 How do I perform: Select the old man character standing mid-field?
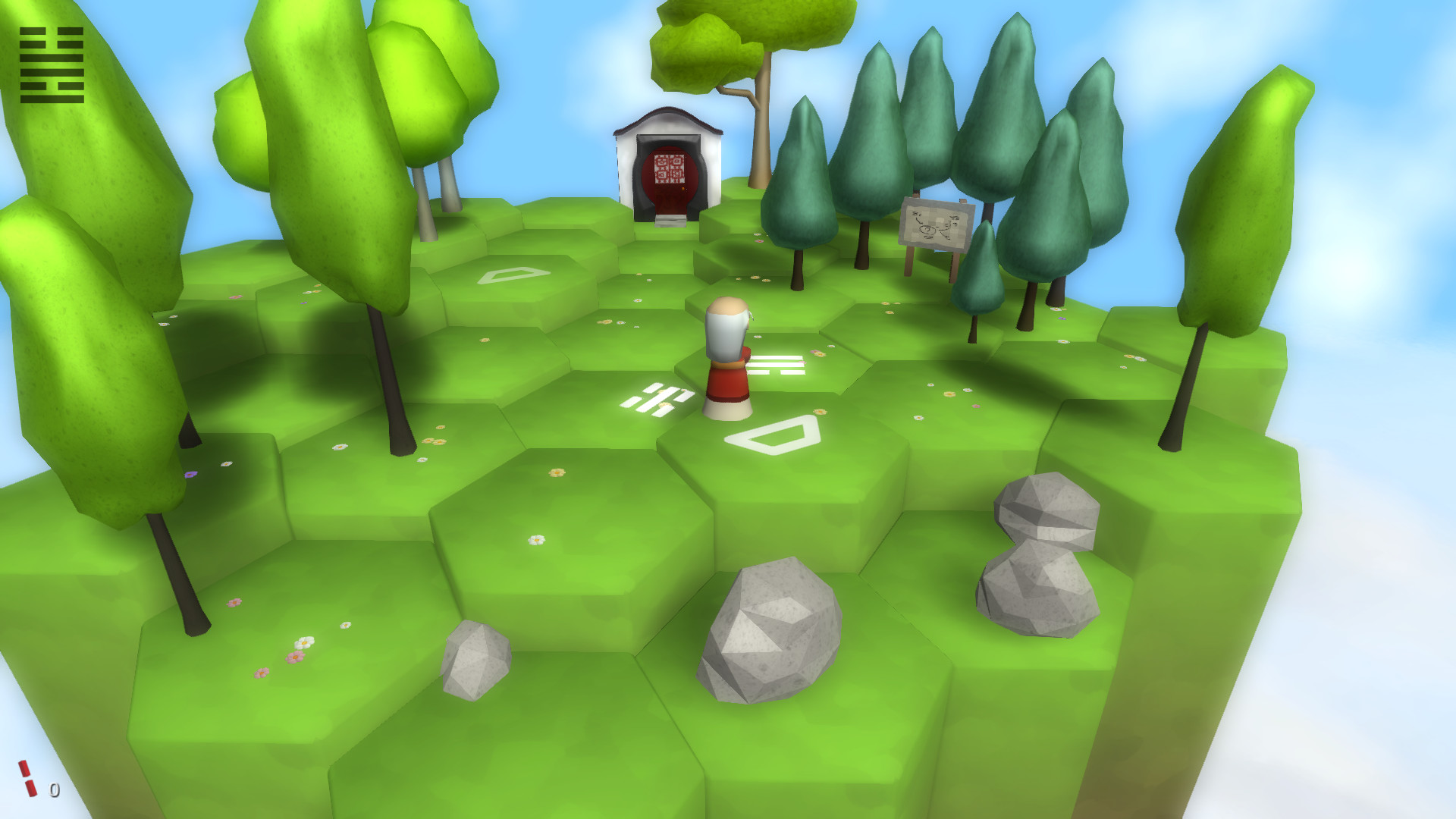coord(726,356)
